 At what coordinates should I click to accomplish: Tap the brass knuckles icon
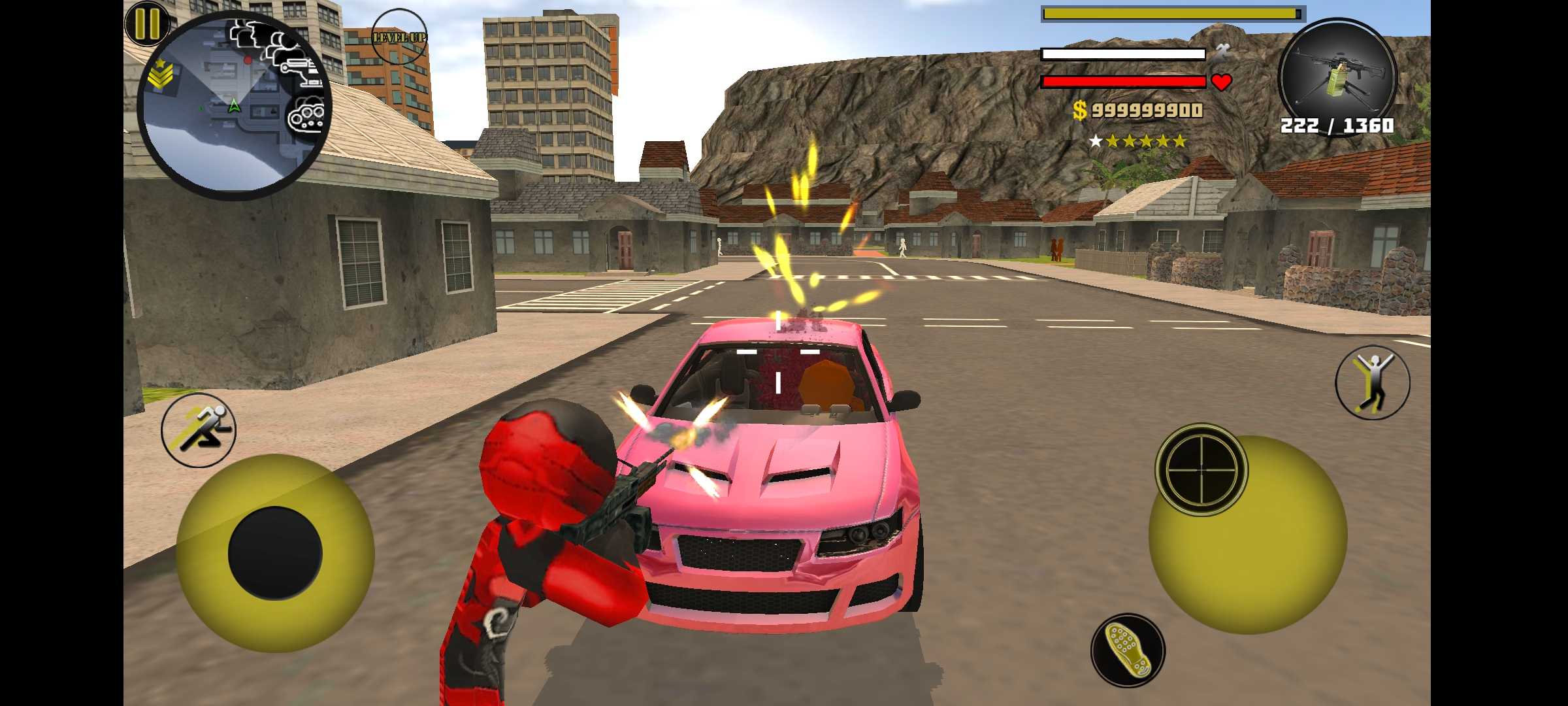[x=306, y=117]
